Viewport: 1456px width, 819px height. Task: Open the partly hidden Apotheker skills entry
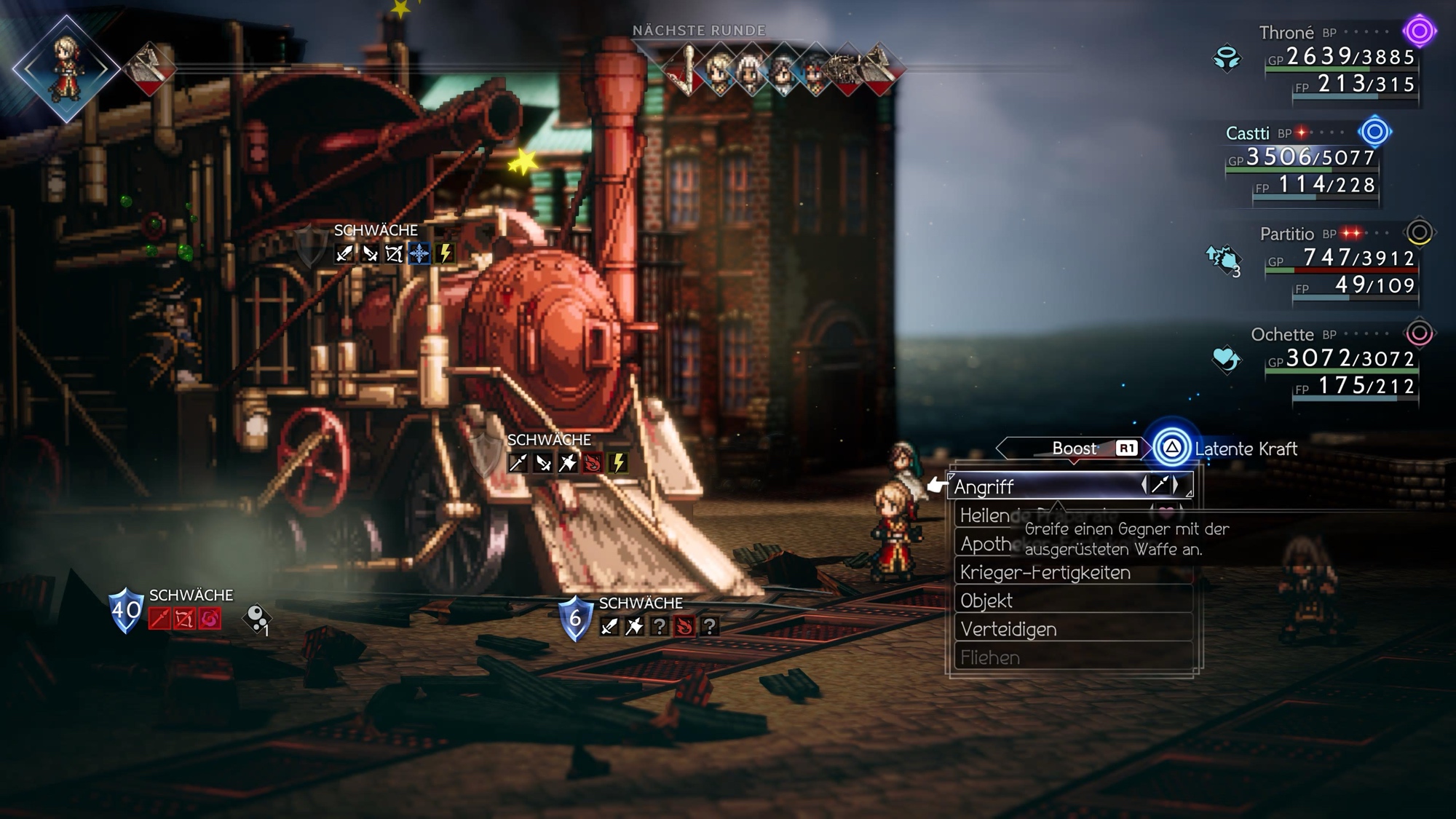(984, 545)
